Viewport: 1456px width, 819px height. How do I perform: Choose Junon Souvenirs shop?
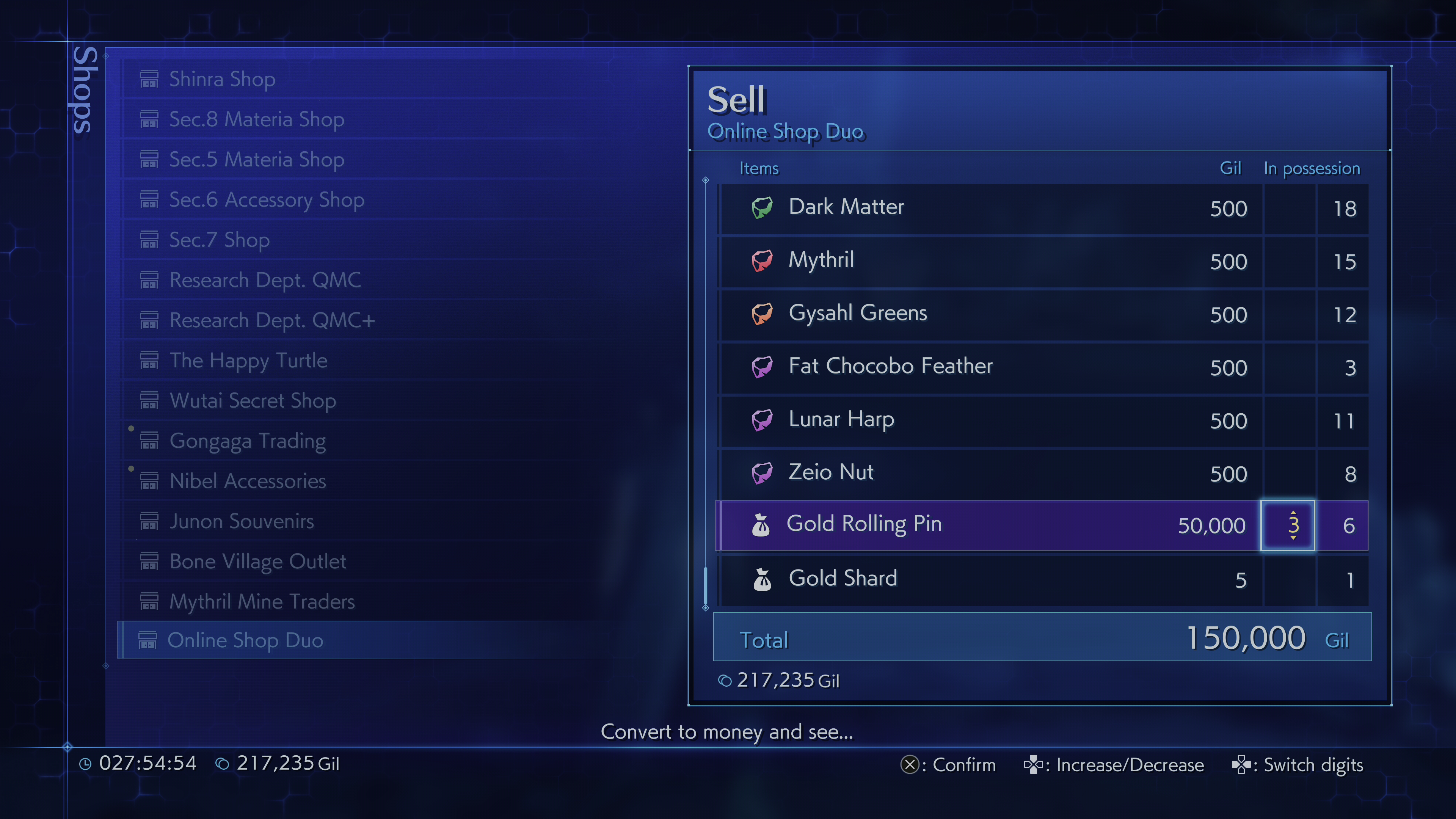[x=242, y=521]
